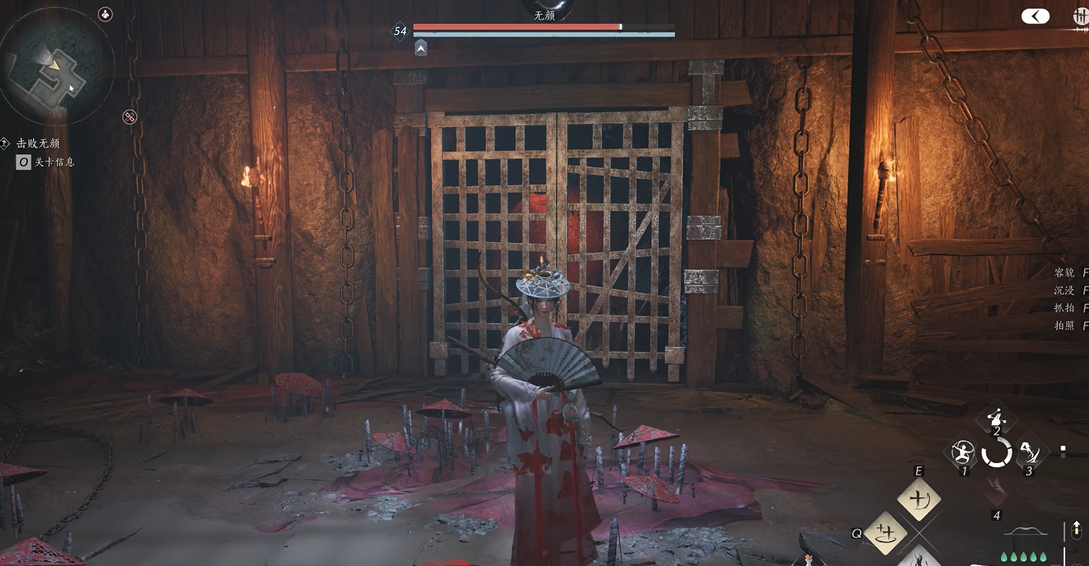Select the crossed-tools icon beside the minimap
The image size is (1089, 566).
click(129, 117)
